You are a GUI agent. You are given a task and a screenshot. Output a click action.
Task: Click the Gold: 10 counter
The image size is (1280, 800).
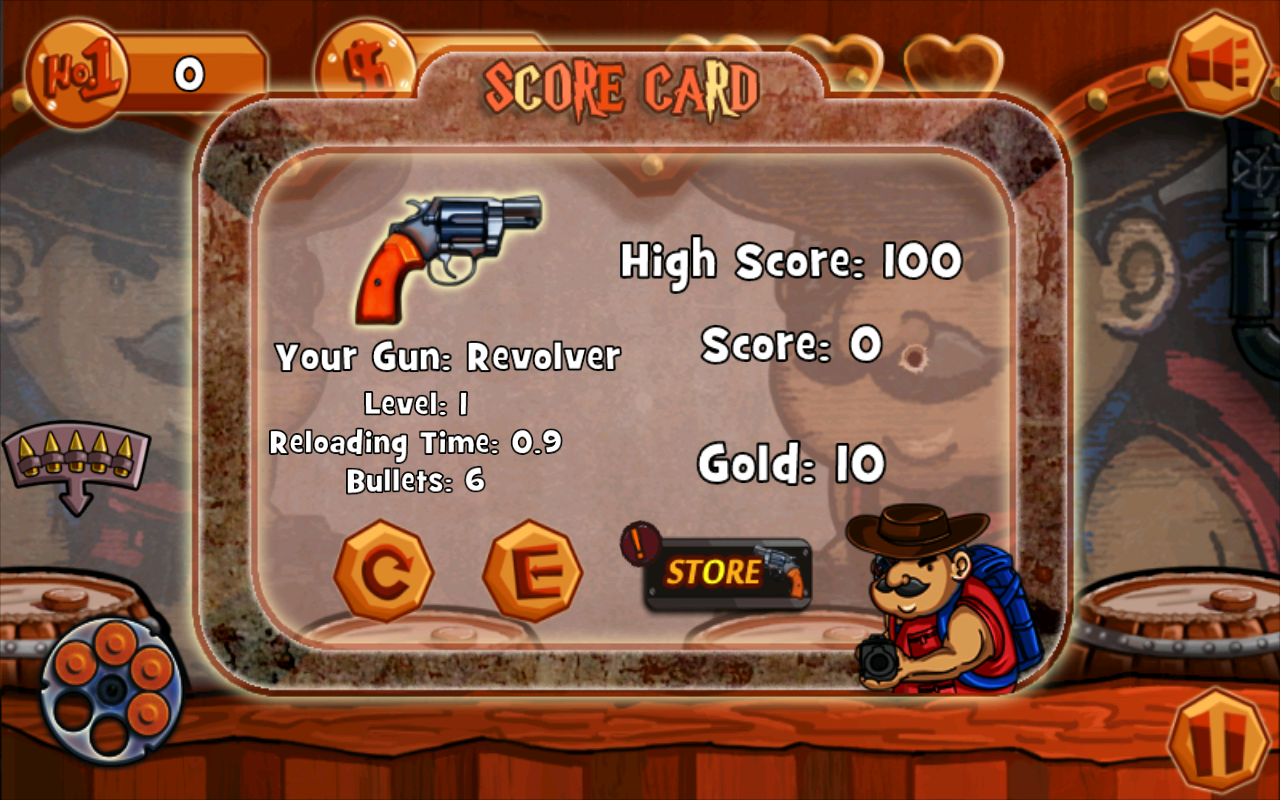793,462
